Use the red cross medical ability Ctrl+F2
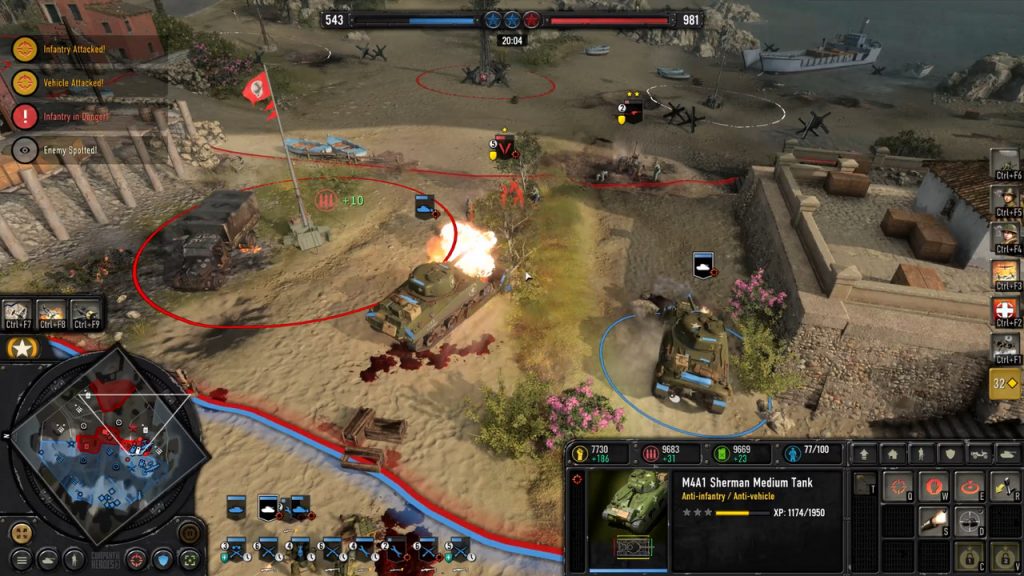 tap(1005, 313)
